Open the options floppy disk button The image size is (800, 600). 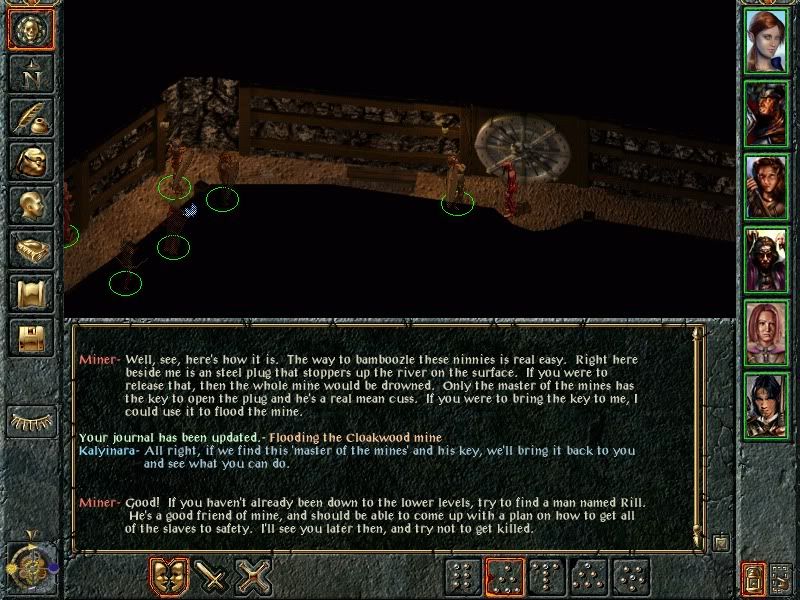coord(30,339)
